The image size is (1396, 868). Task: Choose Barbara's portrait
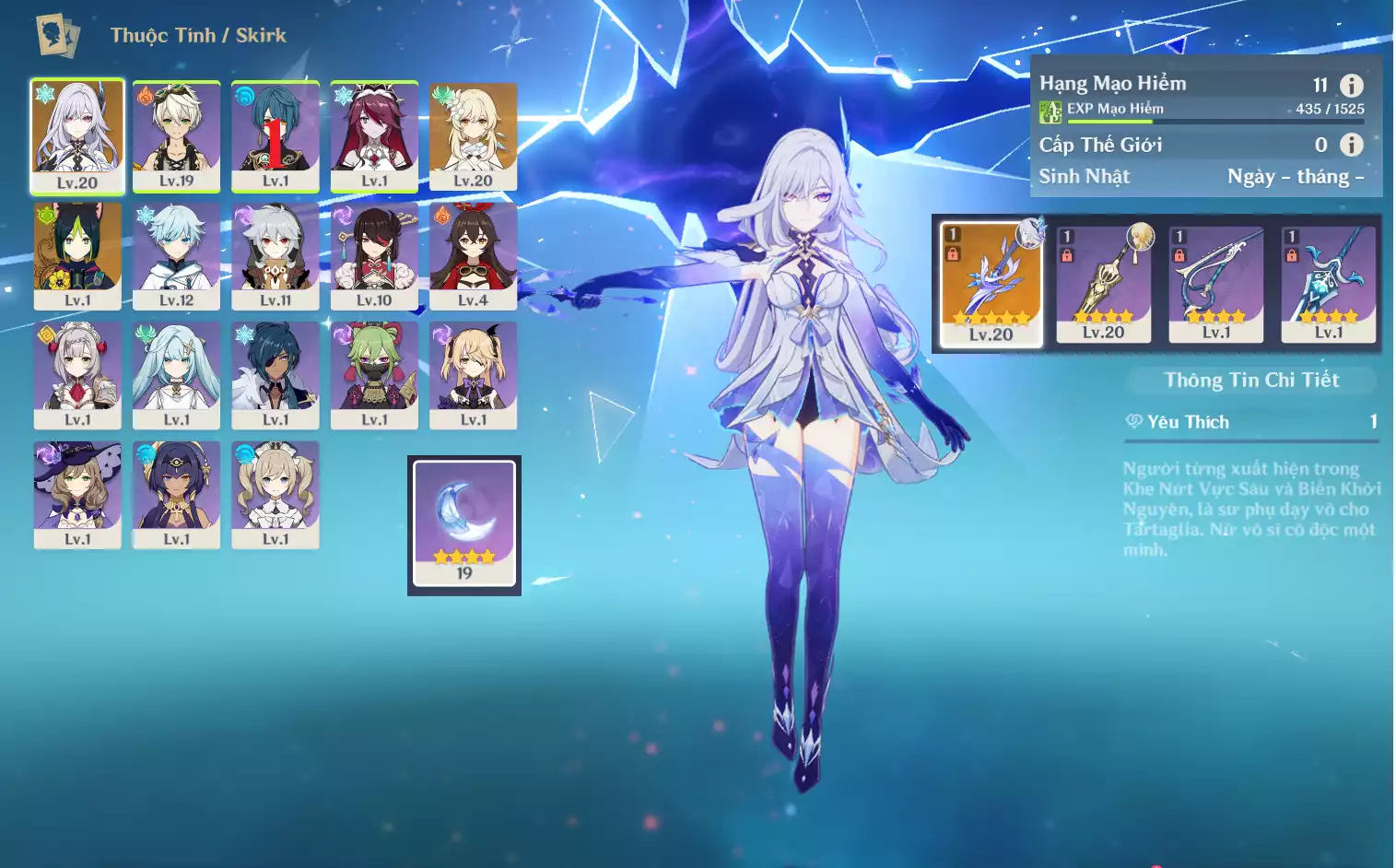click(275, 494)
